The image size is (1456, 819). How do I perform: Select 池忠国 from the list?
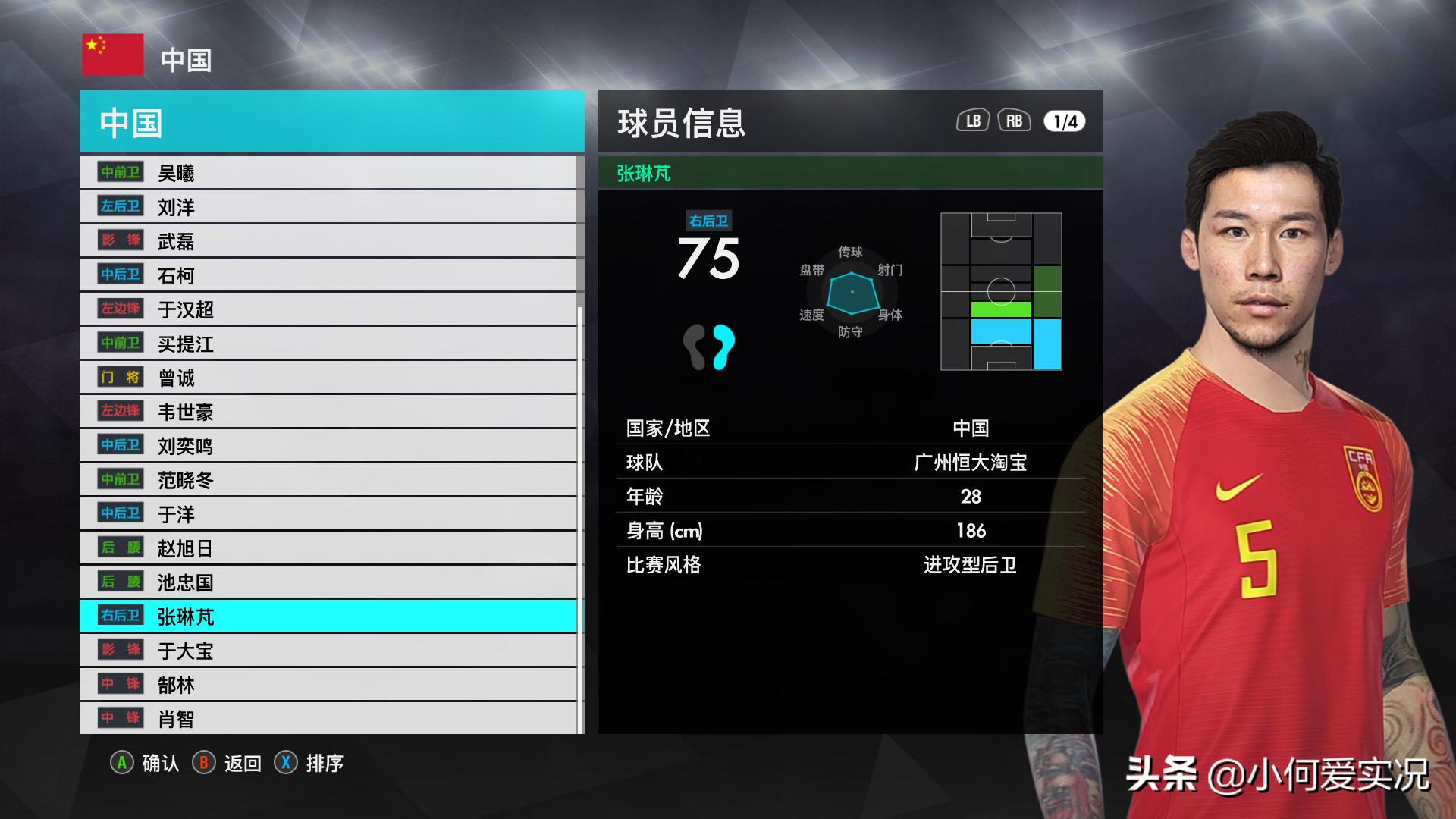pos(328,582)
